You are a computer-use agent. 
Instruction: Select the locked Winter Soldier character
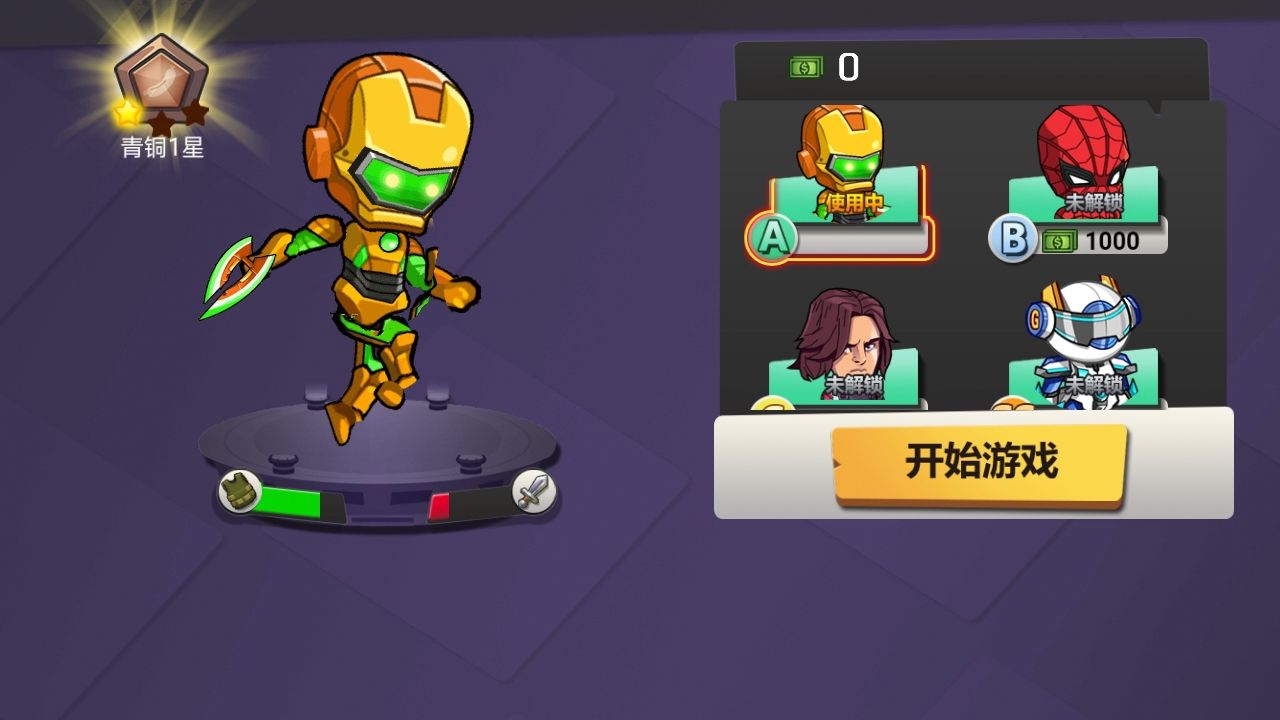843,340
